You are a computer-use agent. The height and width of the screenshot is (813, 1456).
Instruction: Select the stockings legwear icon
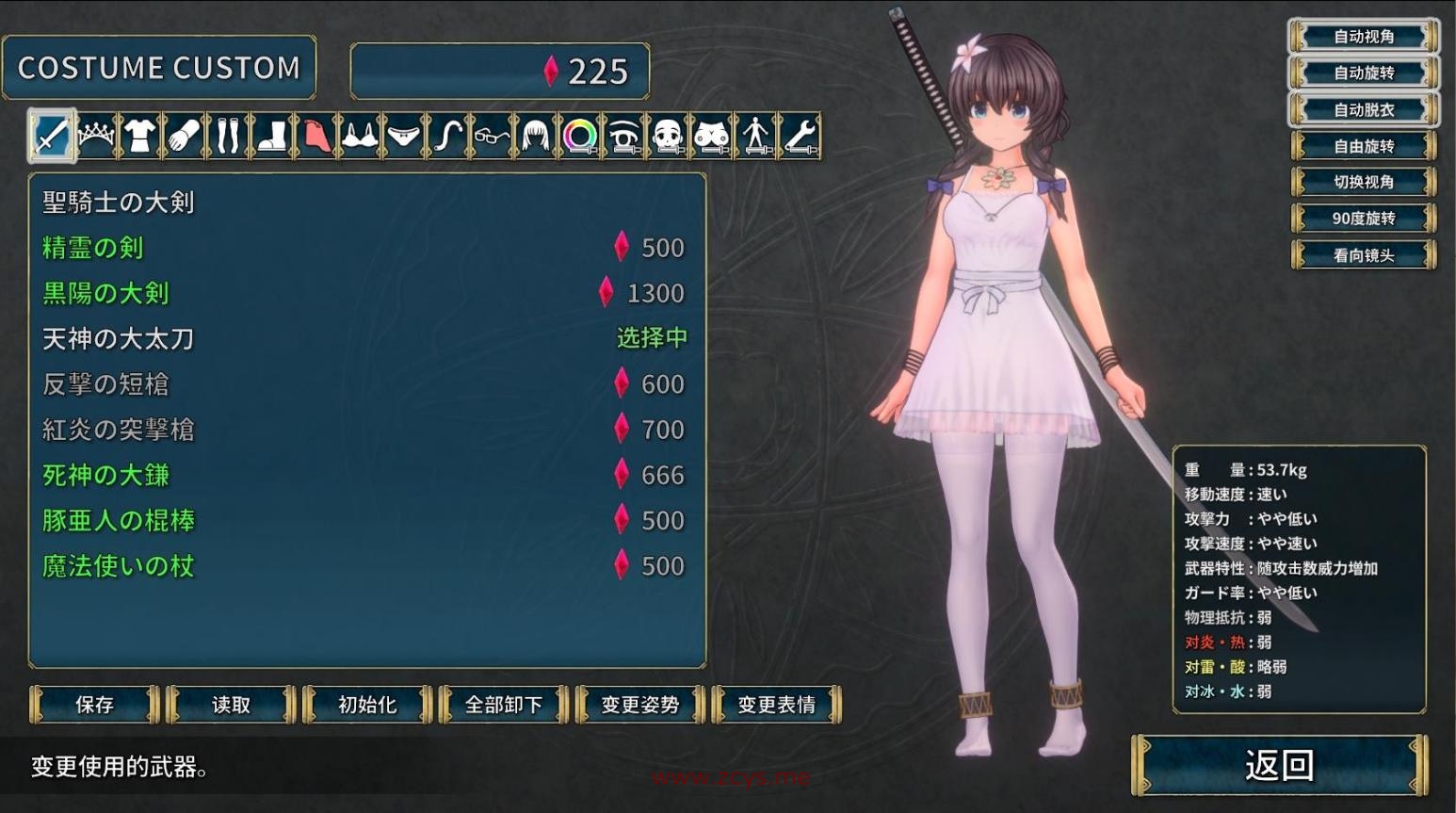(x=228, y=136)
